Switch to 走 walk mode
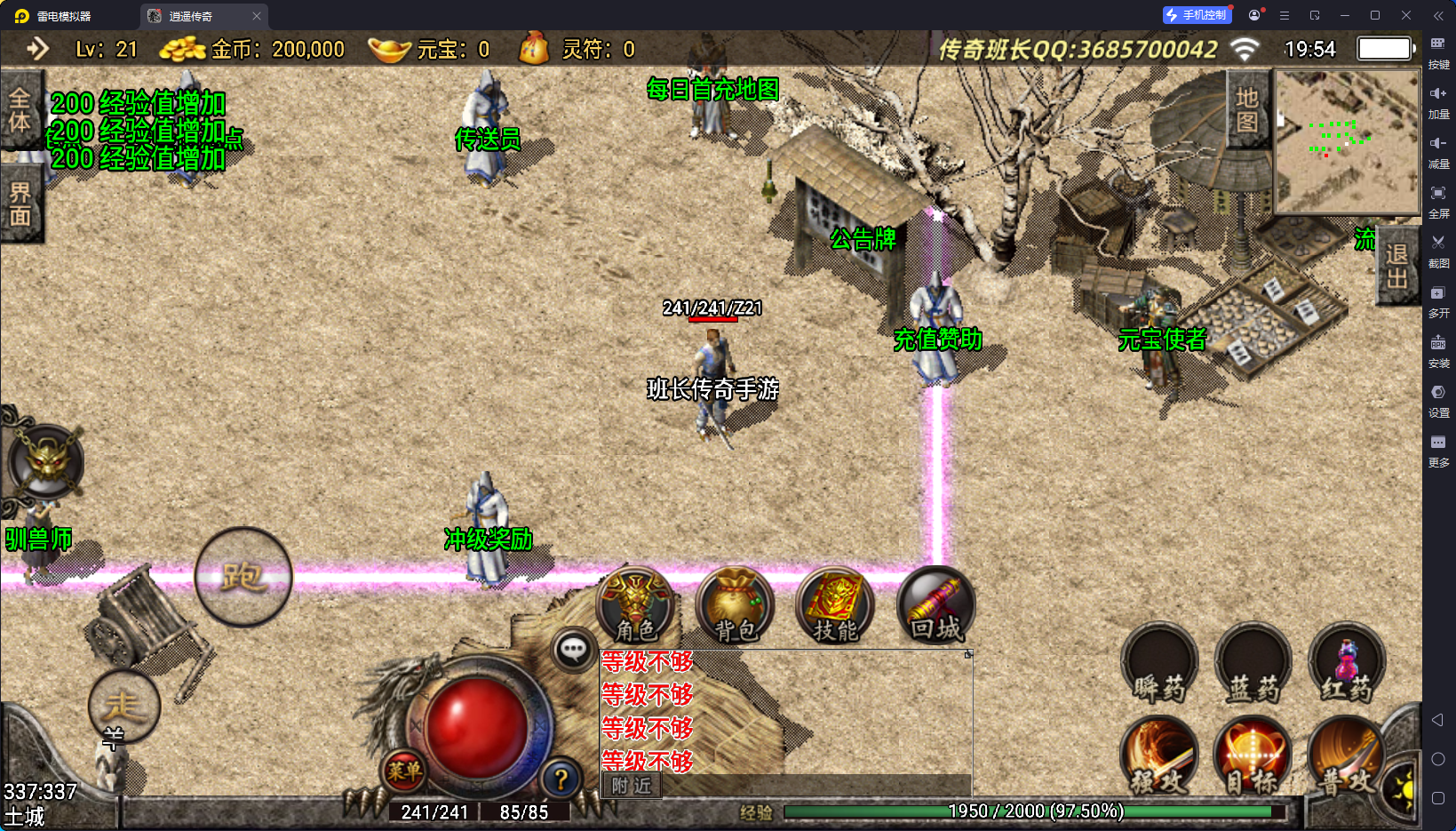 123,707
